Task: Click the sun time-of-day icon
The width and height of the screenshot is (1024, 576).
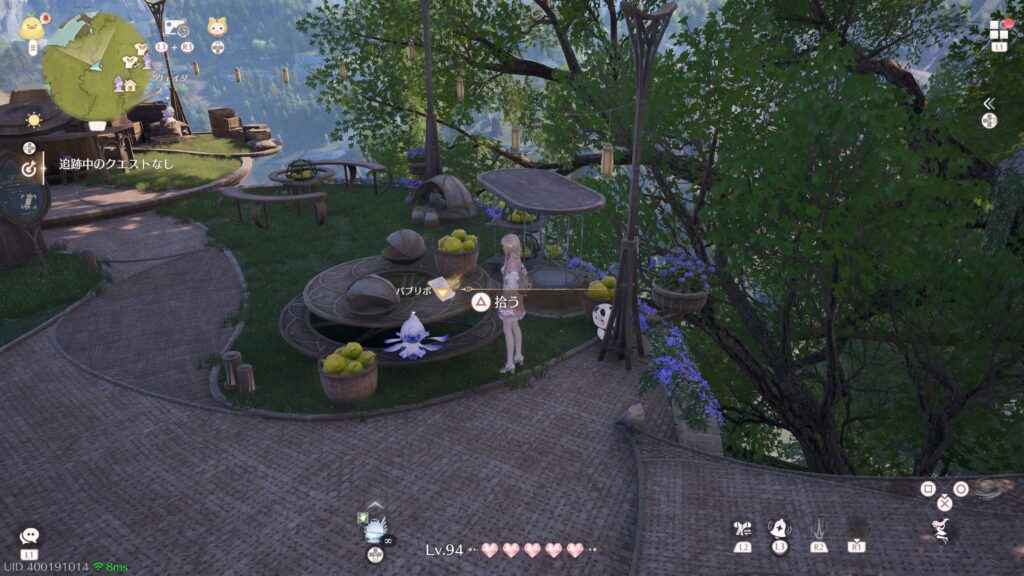Action: coord(34,120)
